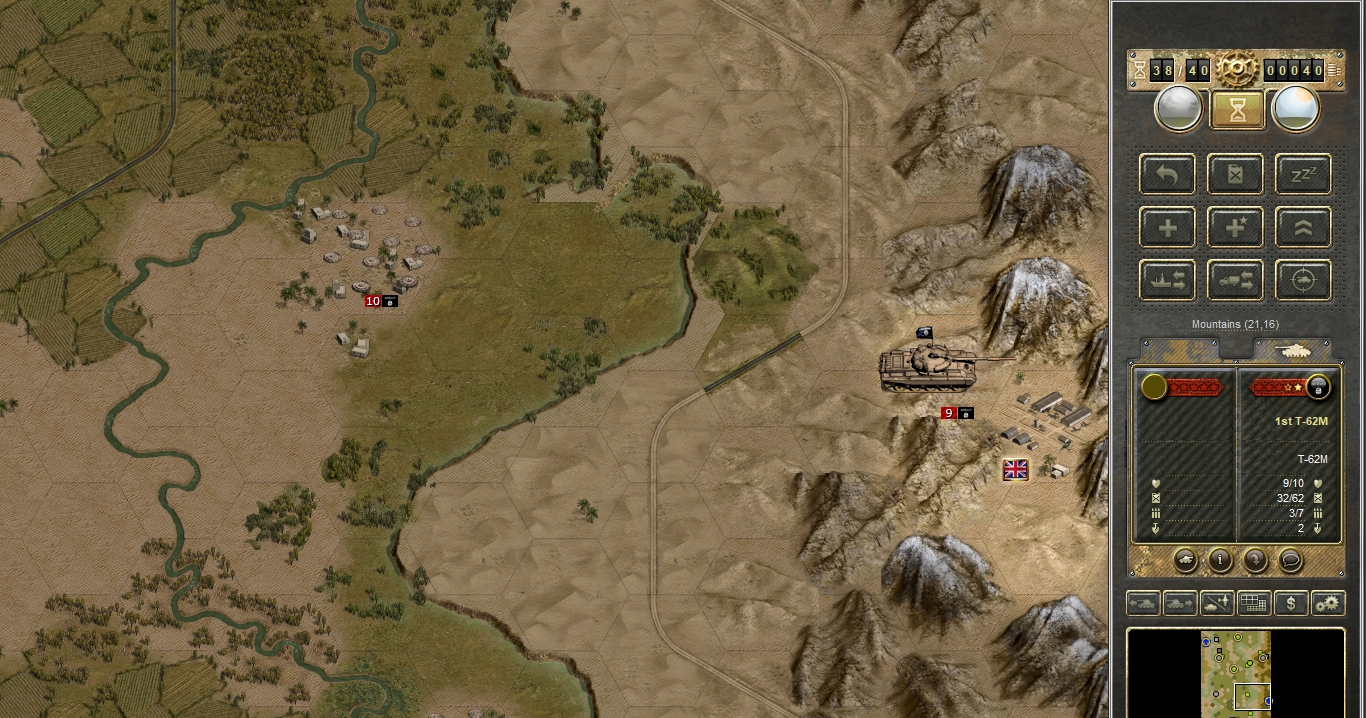1366x718 pixels.
Task: Click the round curved-arrow button
Action: (x=1255, y=560)
